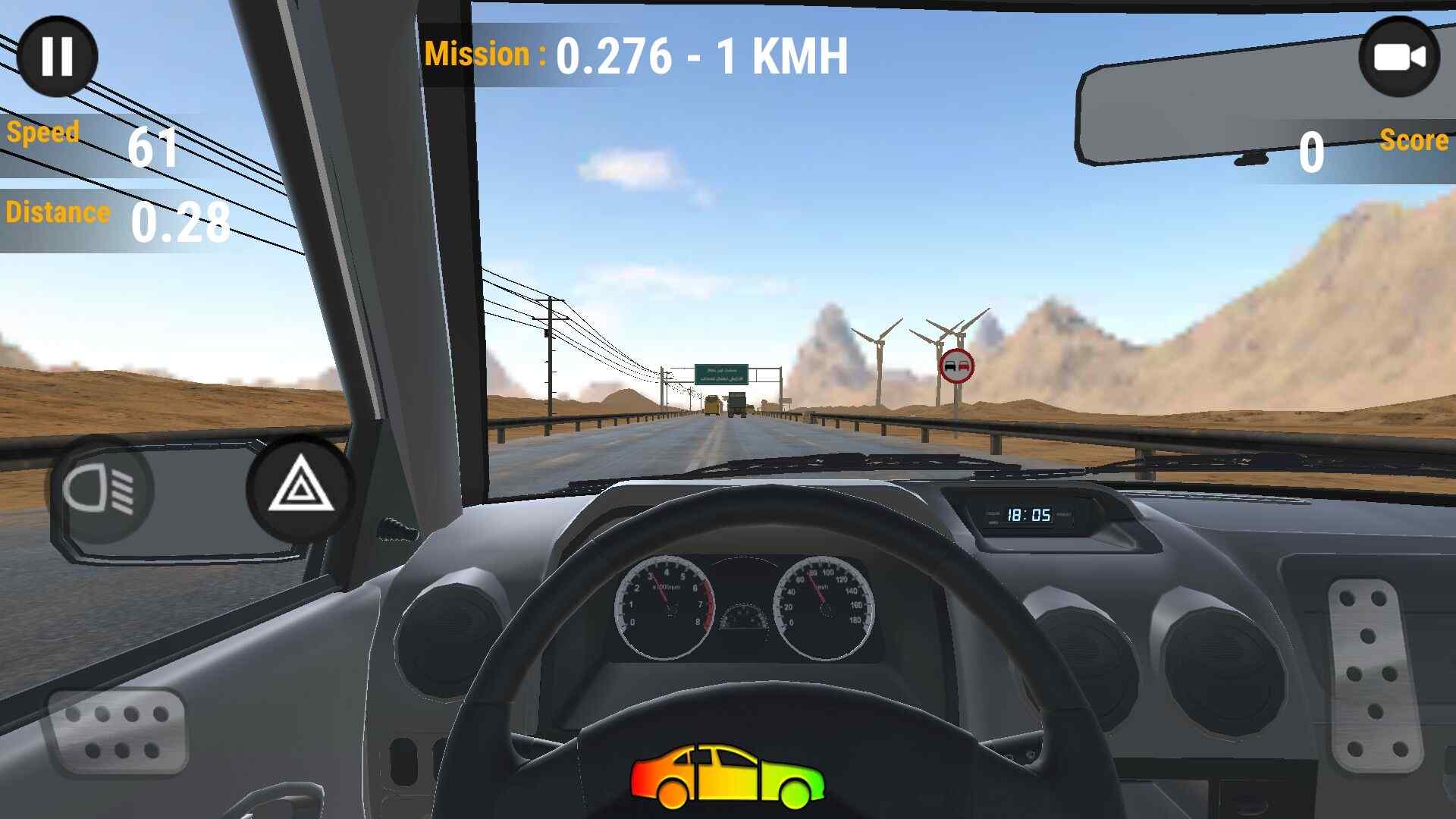This screenshot has height=819, width=1456.
Task: Pause the game
Action: (57, 56)
